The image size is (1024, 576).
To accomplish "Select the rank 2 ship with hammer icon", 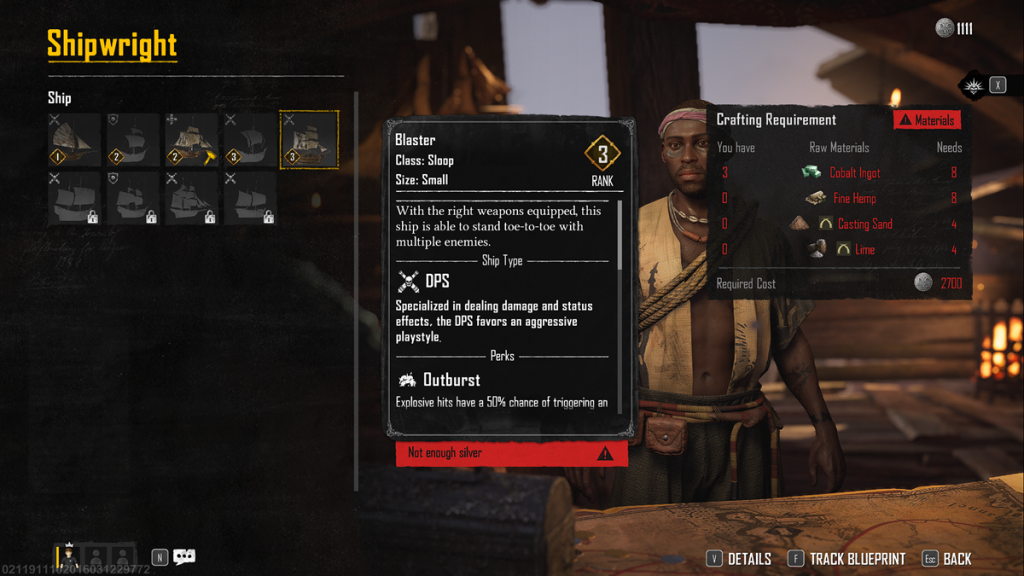I will 192,139.
